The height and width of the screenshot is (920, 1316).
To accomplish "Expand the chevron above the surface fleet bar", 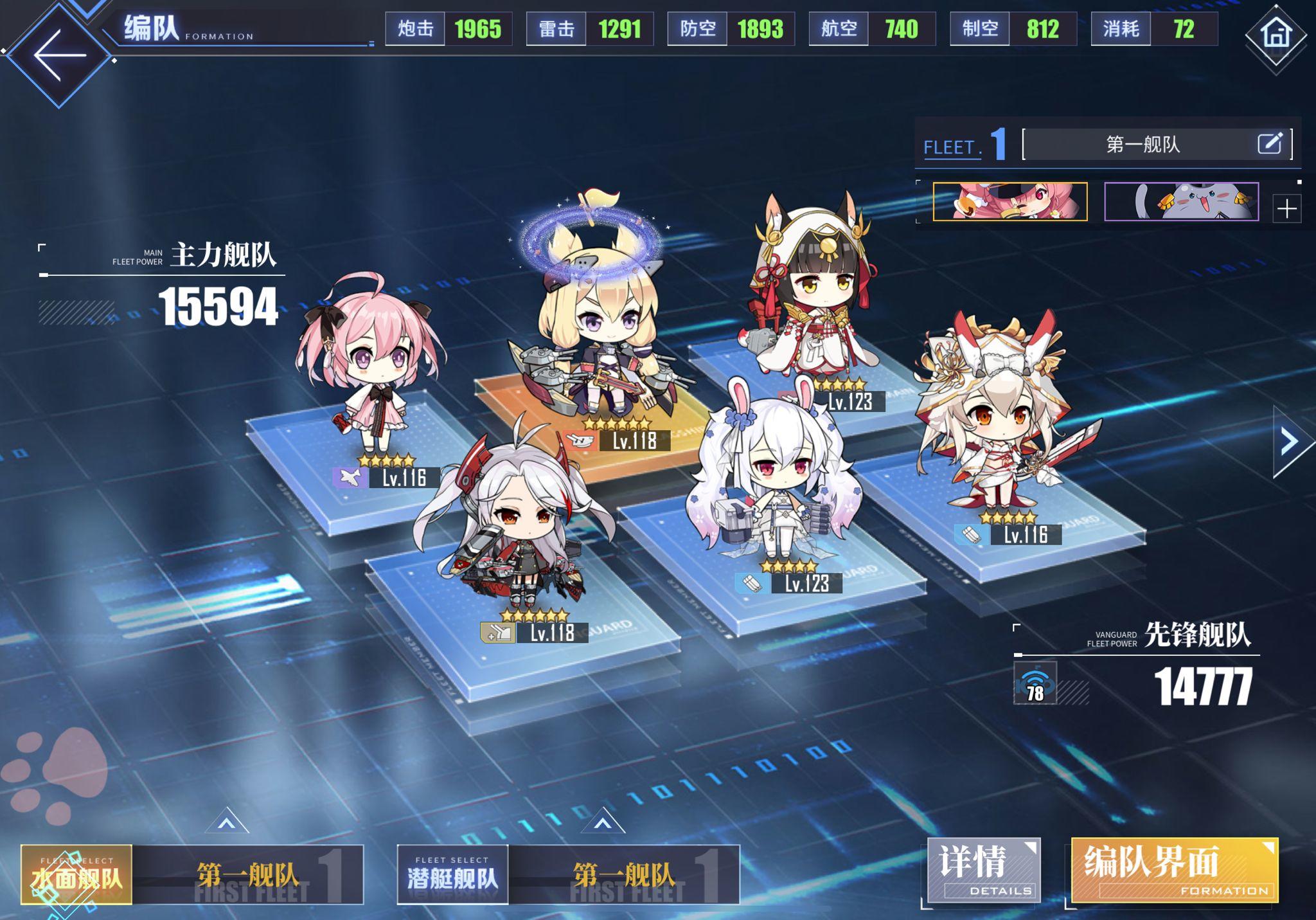I will point(226,820).
